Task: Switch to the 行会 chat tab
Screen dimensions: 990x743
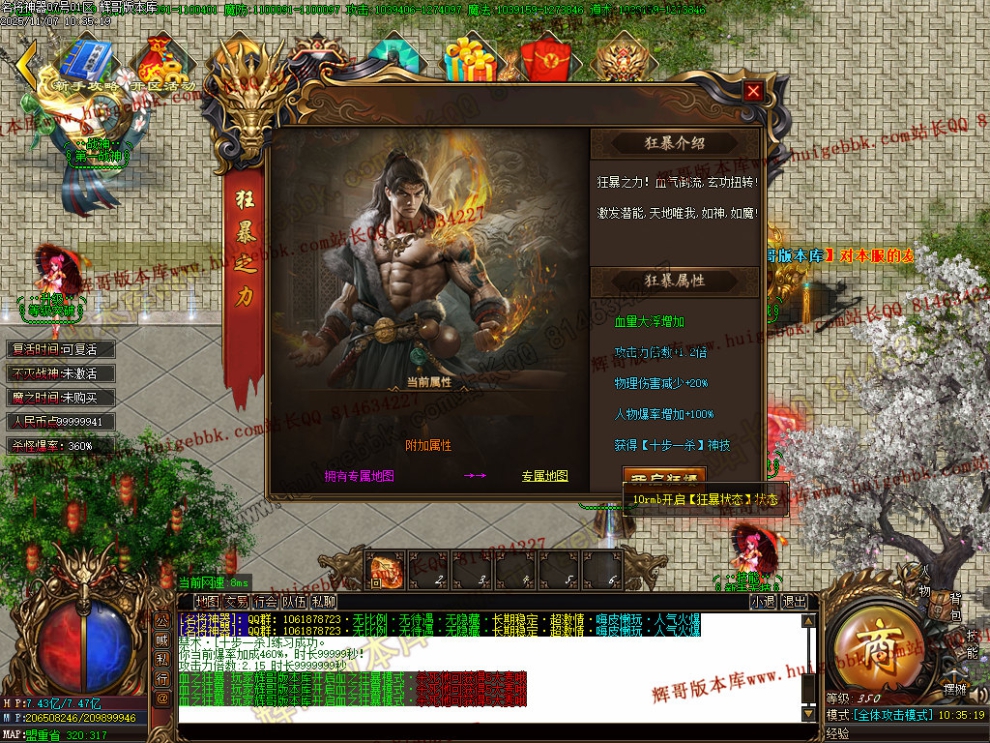Action: tap(265, 602)
